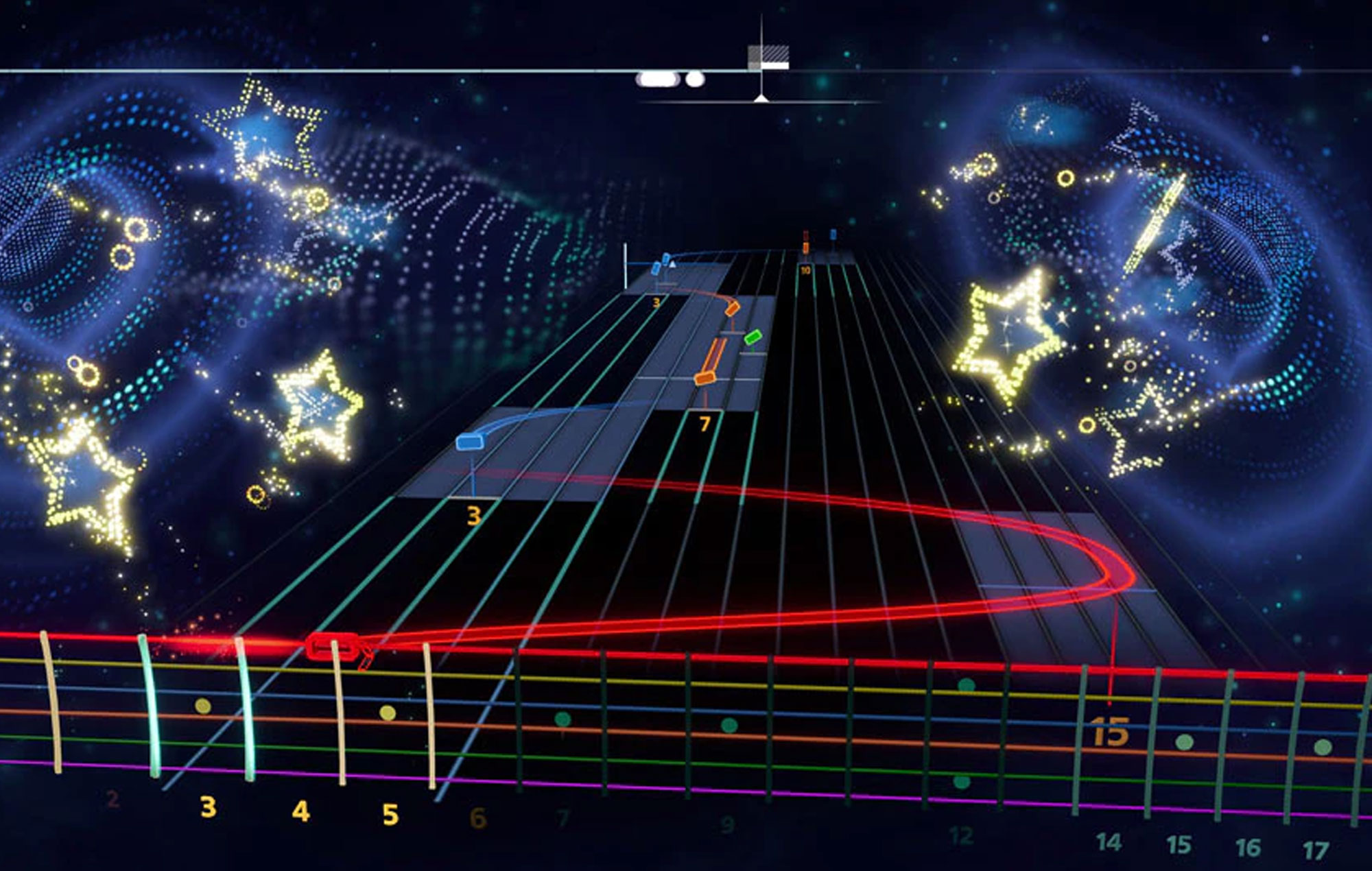
Task: Click the fret 10 lane label on the note highway
Action: [x=805, y=270]
